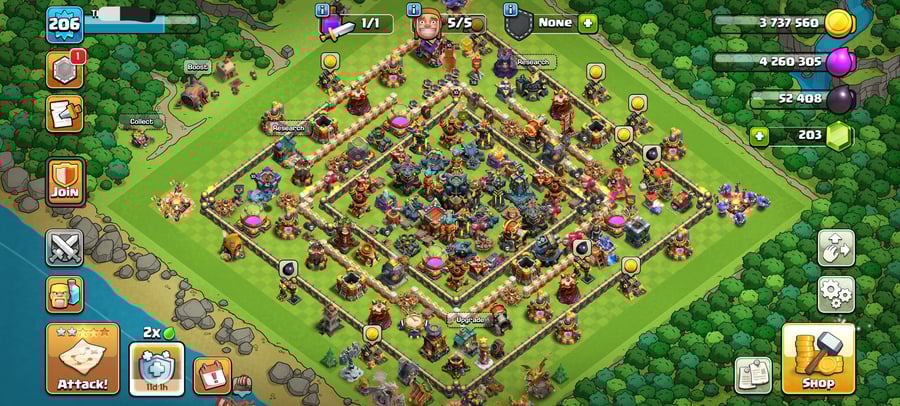Screen dimensions: 900x406
Task: Open the barbarian army overview button
Action: point(65,294)
